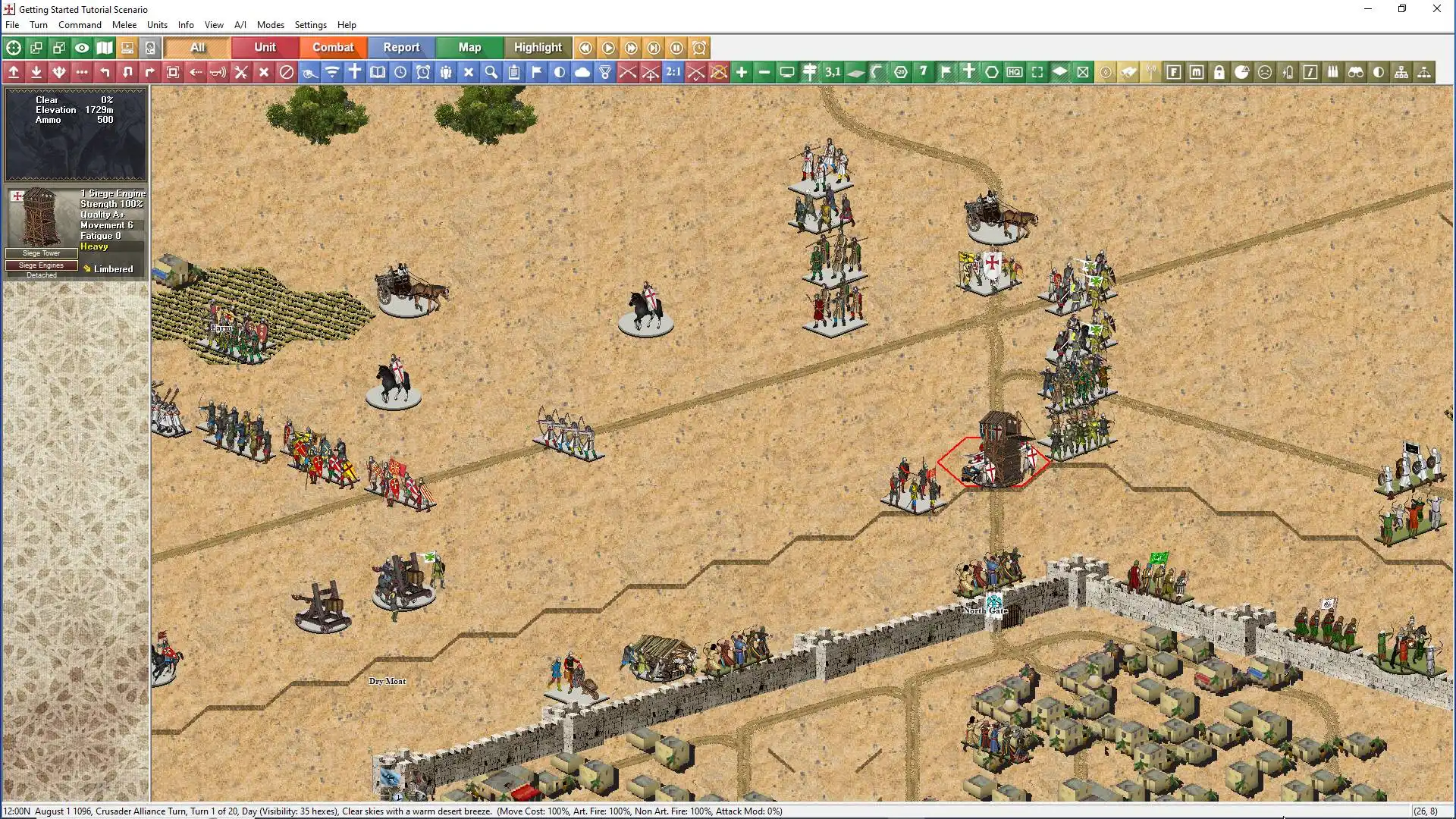The image size is (1456, 819).
Task: Toggle the hex outlines icon
Action: click(991, 72)
